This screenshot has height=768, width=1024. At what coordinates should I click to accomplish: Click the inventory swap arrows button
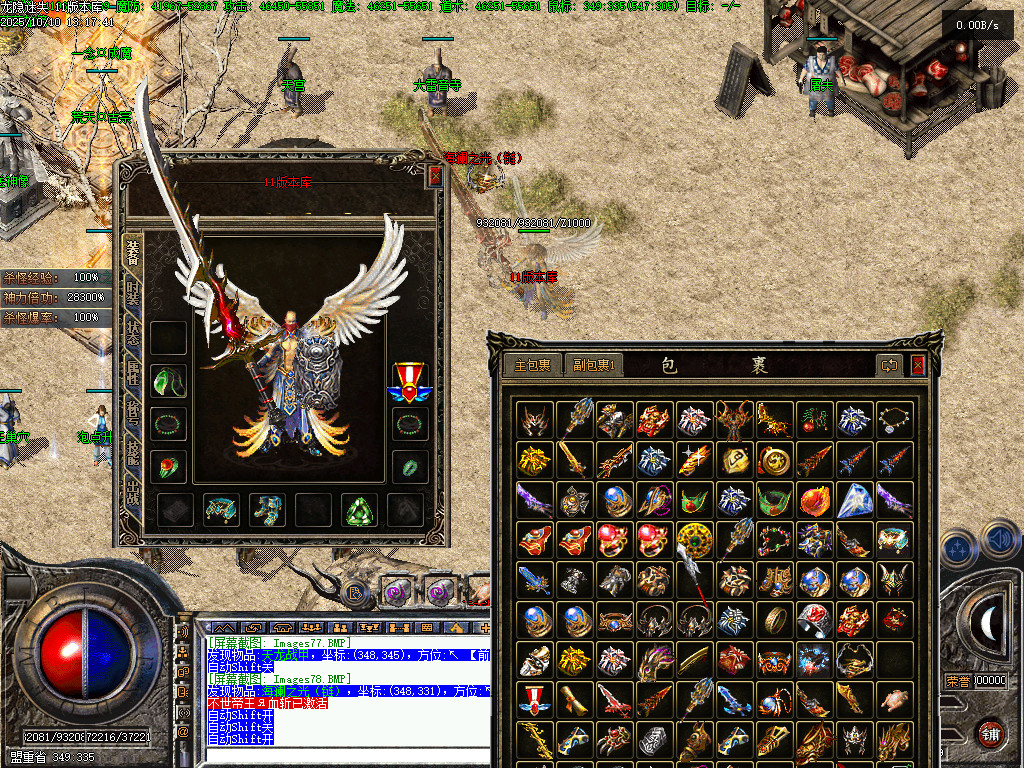click(x=889, y=365)
